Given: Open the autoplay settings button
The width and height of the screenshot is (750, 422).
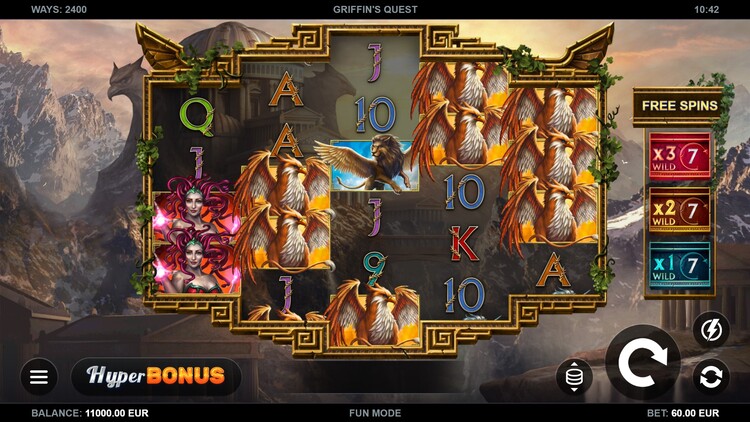Looking at the screenshot, I should [711, 377].
